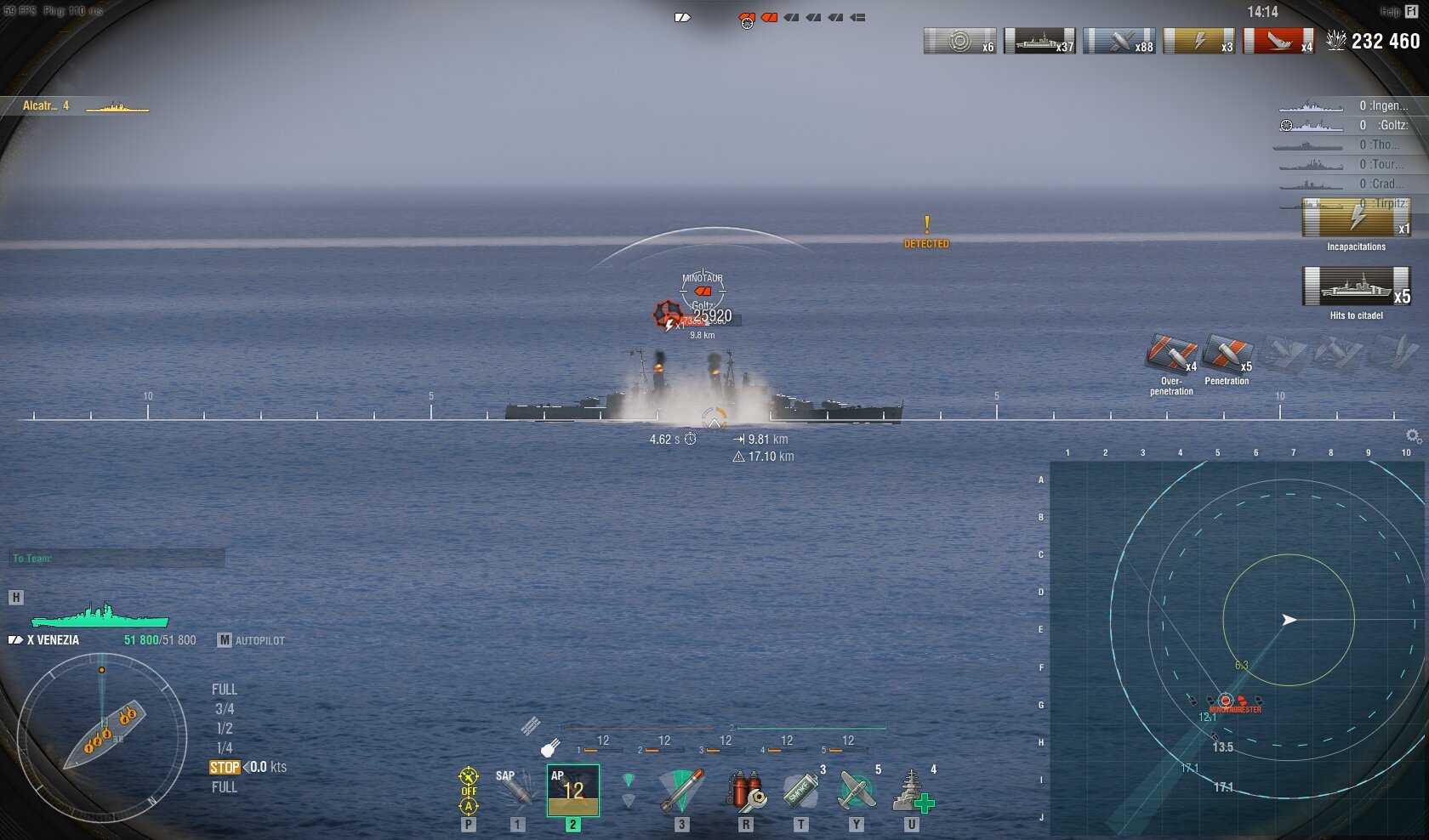Set engine telegraph to FULL ahead

225,690
